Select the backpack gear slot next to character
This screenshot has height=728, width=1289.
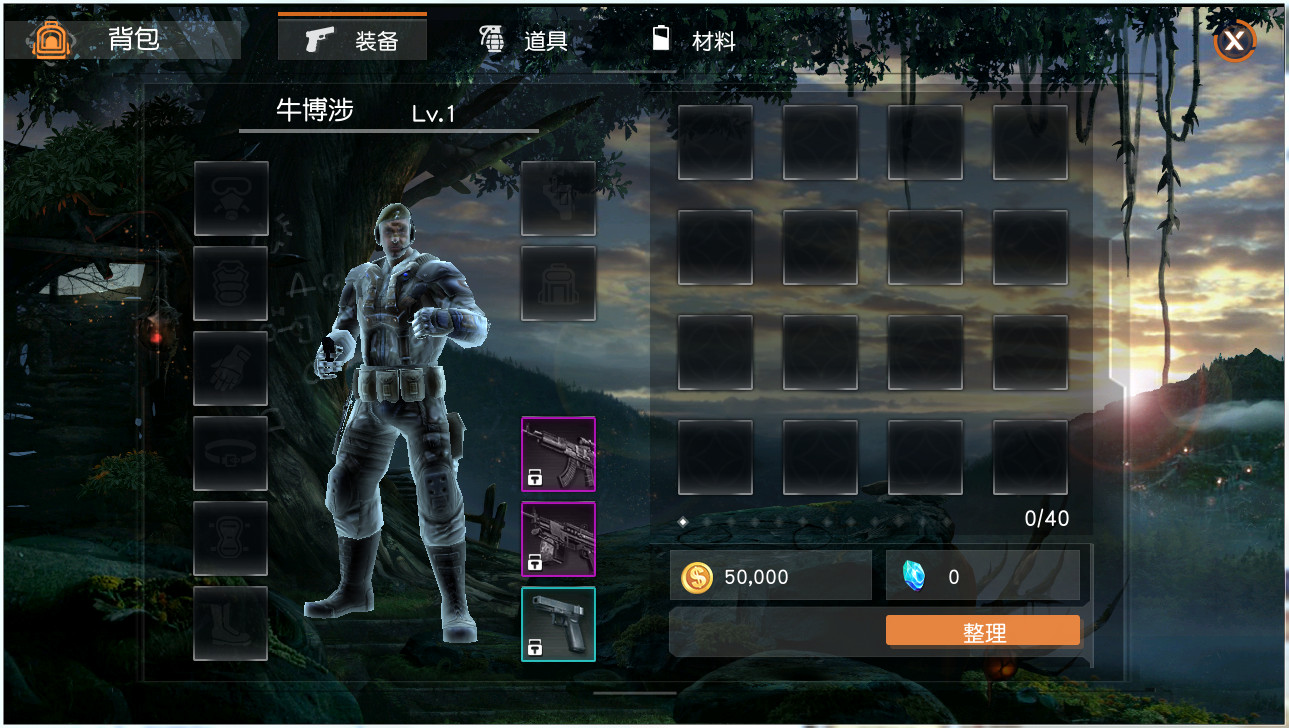[557, 284]
